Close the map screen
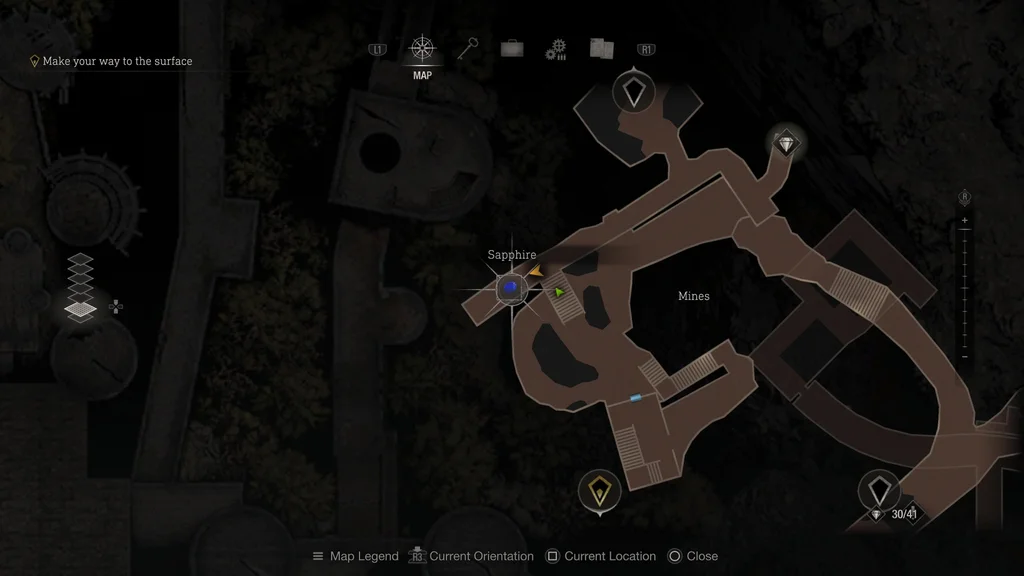Image resolution: width=1024 pixels, height=576 pixels. tap(692, 556)
